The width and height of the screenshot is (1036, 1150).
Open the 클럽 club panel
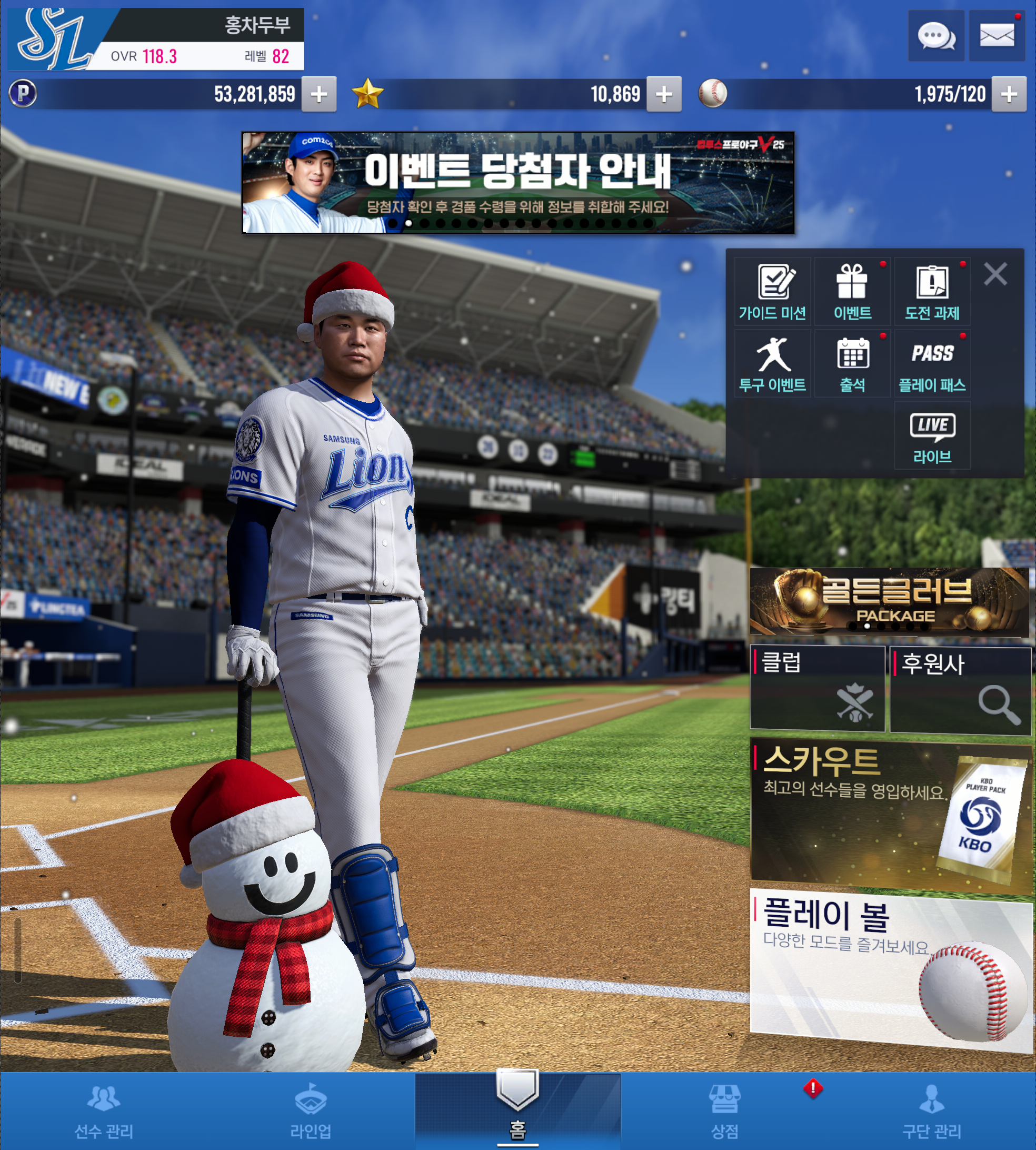click(818, 688)
